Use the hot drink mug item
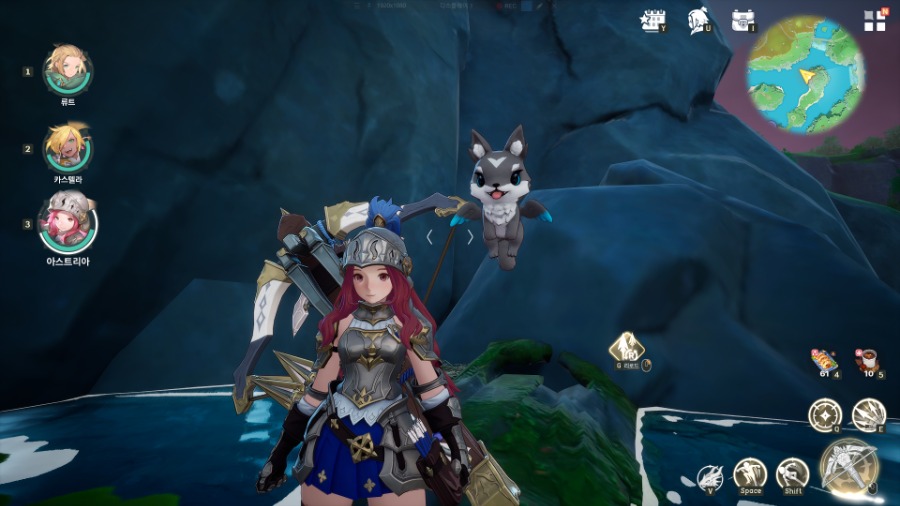 (867, 360)
